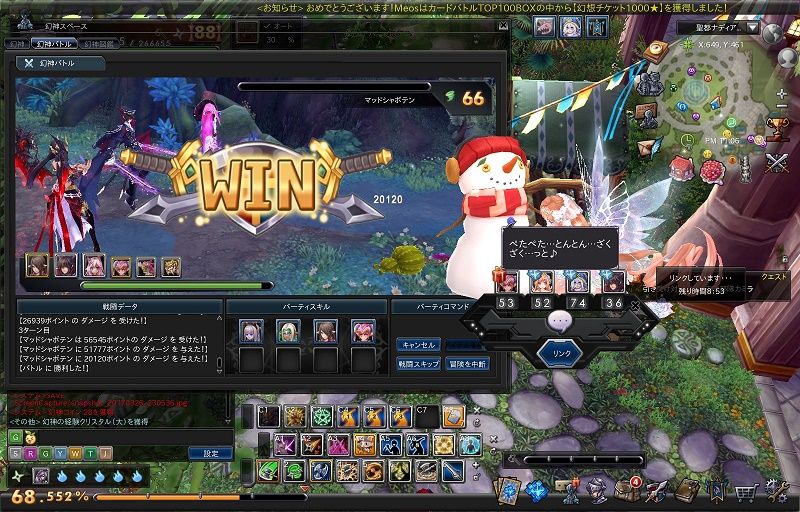800x512 pixels.
Task: Close the 幻神スペース window
Action: tap(500, 26)
